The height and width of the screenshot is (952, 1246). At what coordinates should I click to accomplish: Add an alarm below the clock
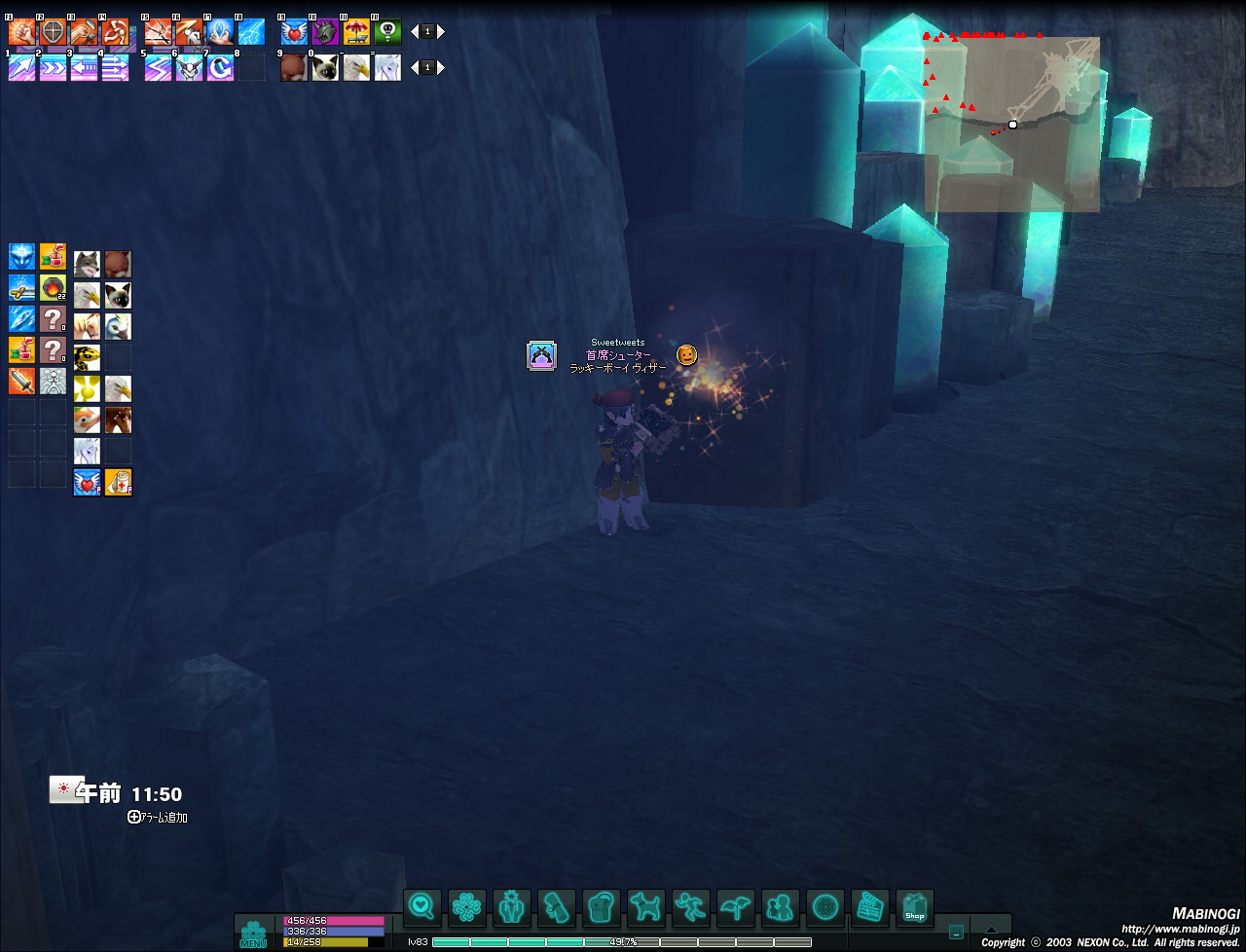(157, 818)
